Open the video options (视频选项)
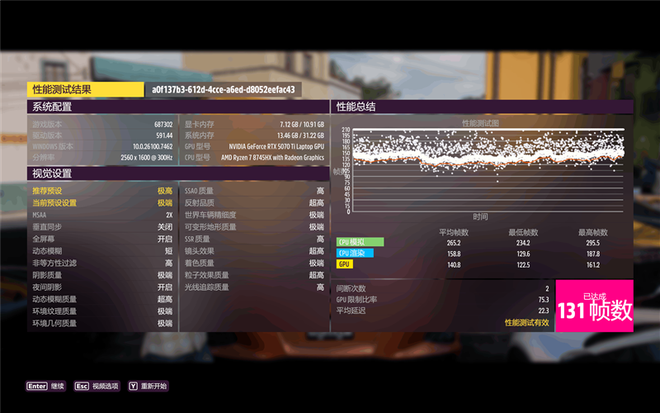Image resolution: width=660 pixels, height=413 pixels. (x=96, y=385)
